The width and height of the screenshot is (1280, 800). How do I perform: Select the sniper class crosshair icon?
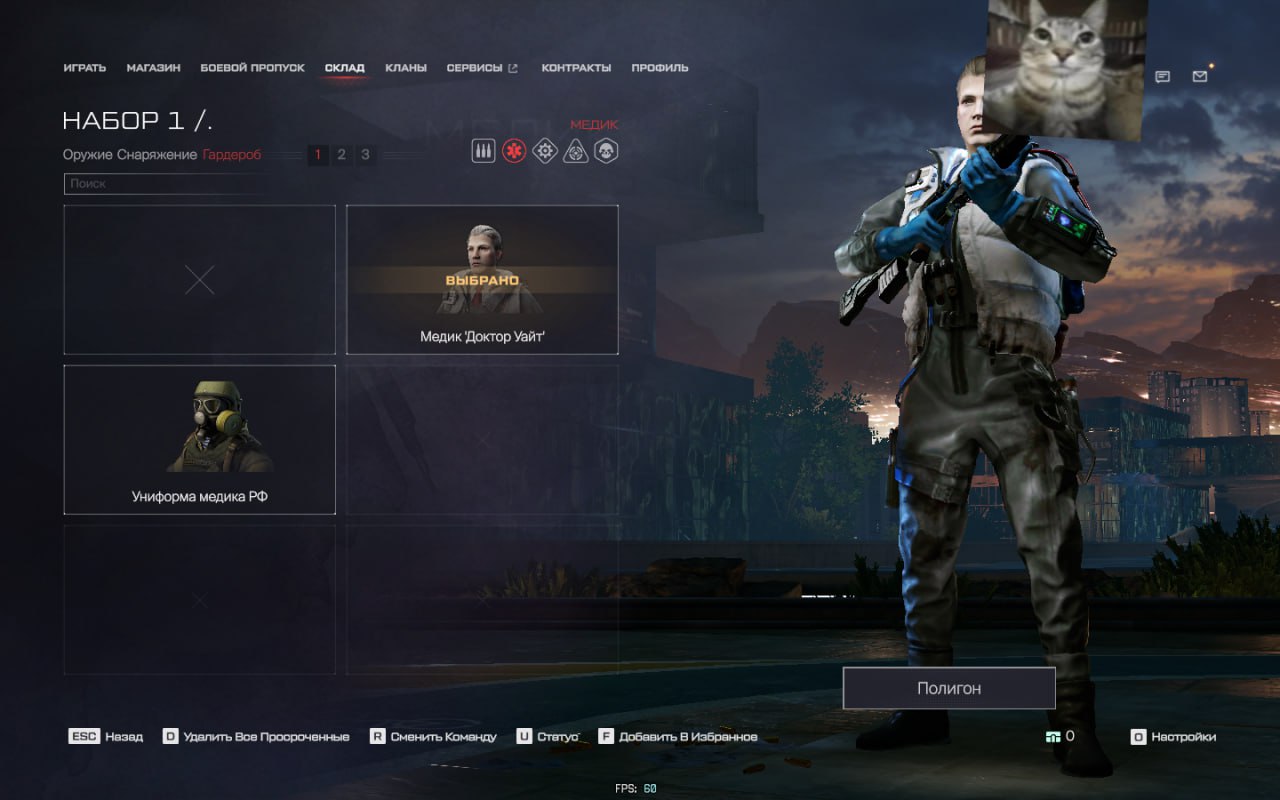(576, 151)
